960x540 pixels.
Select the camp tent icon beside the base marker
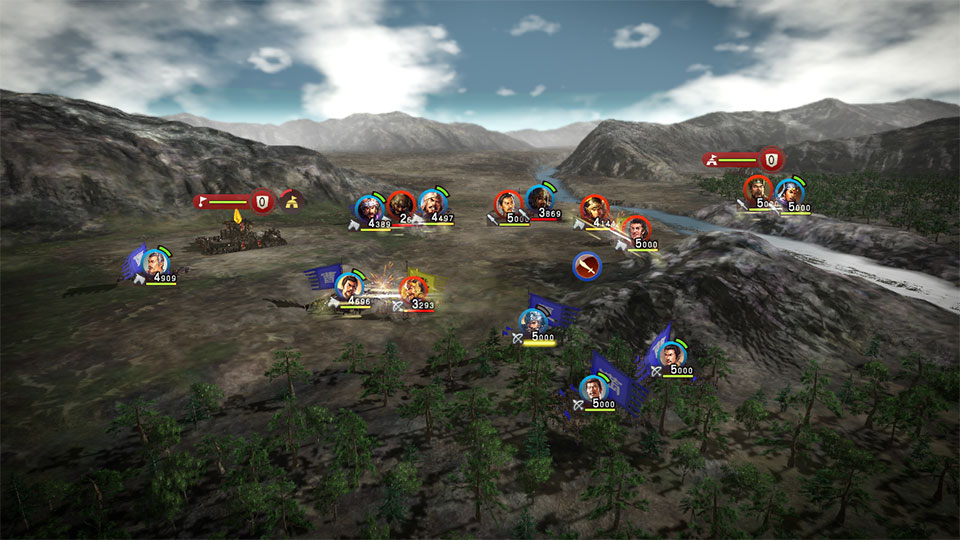(x=292, y=201)
